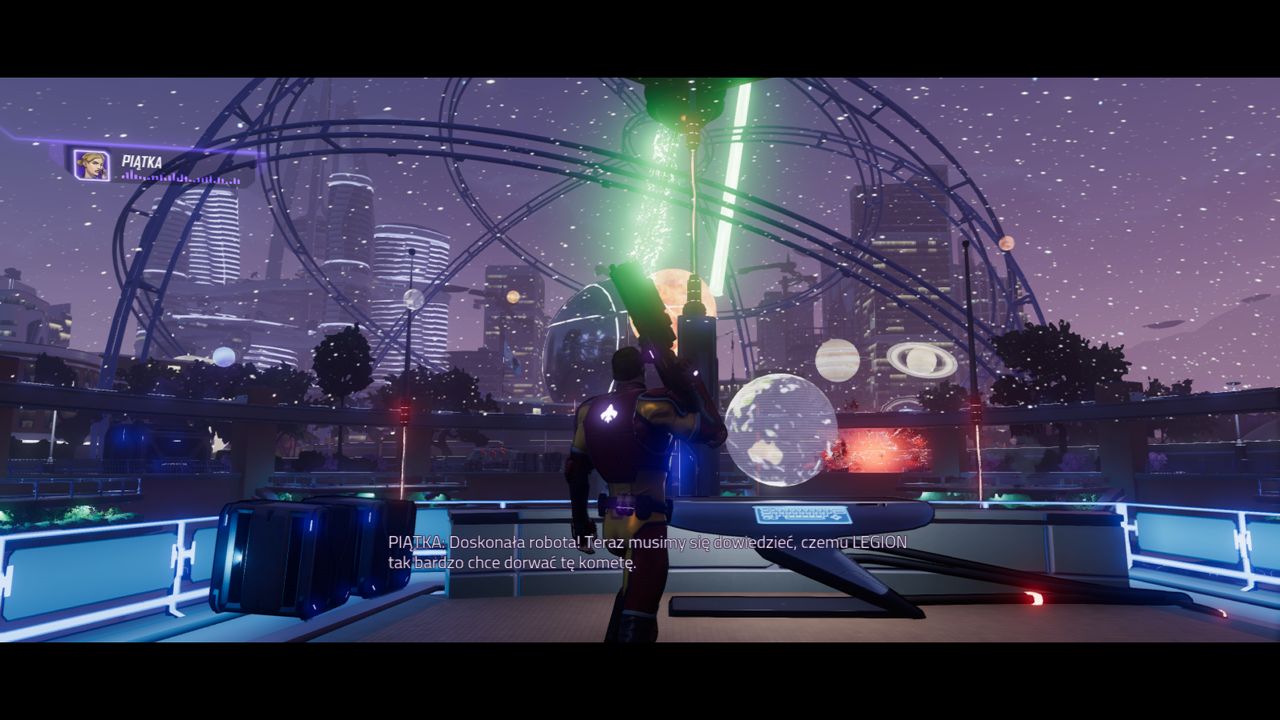Click the Piątka speaker portrait

pos(91,165)
